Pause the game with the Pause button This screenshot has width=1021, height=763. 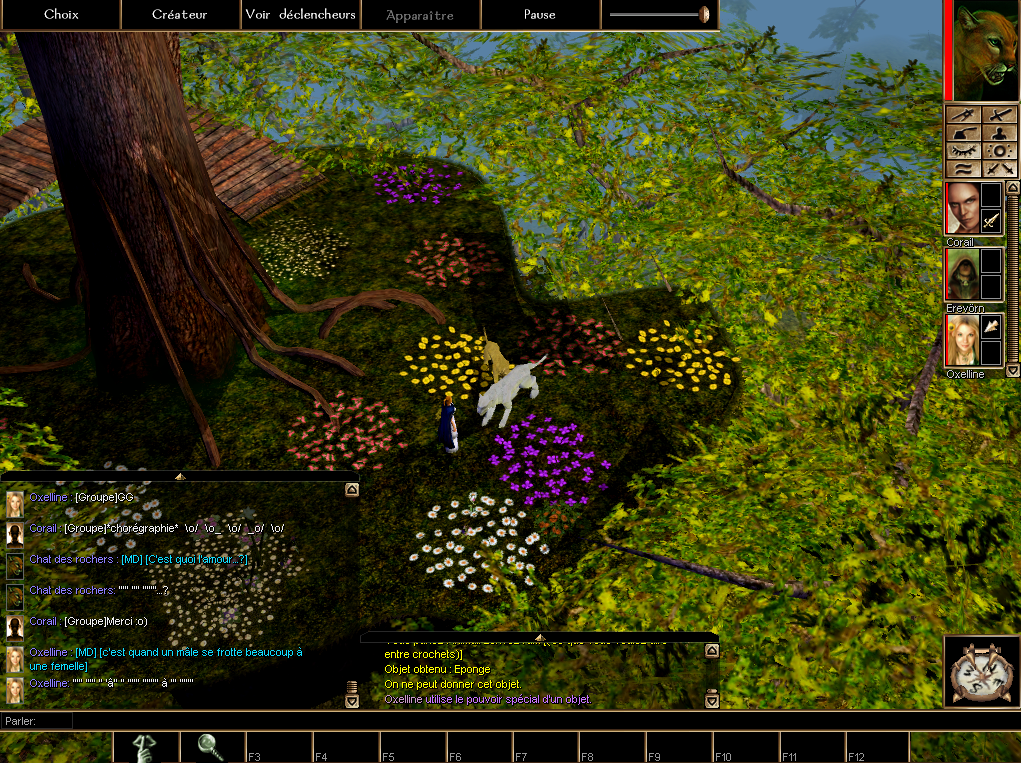[540, 15]
